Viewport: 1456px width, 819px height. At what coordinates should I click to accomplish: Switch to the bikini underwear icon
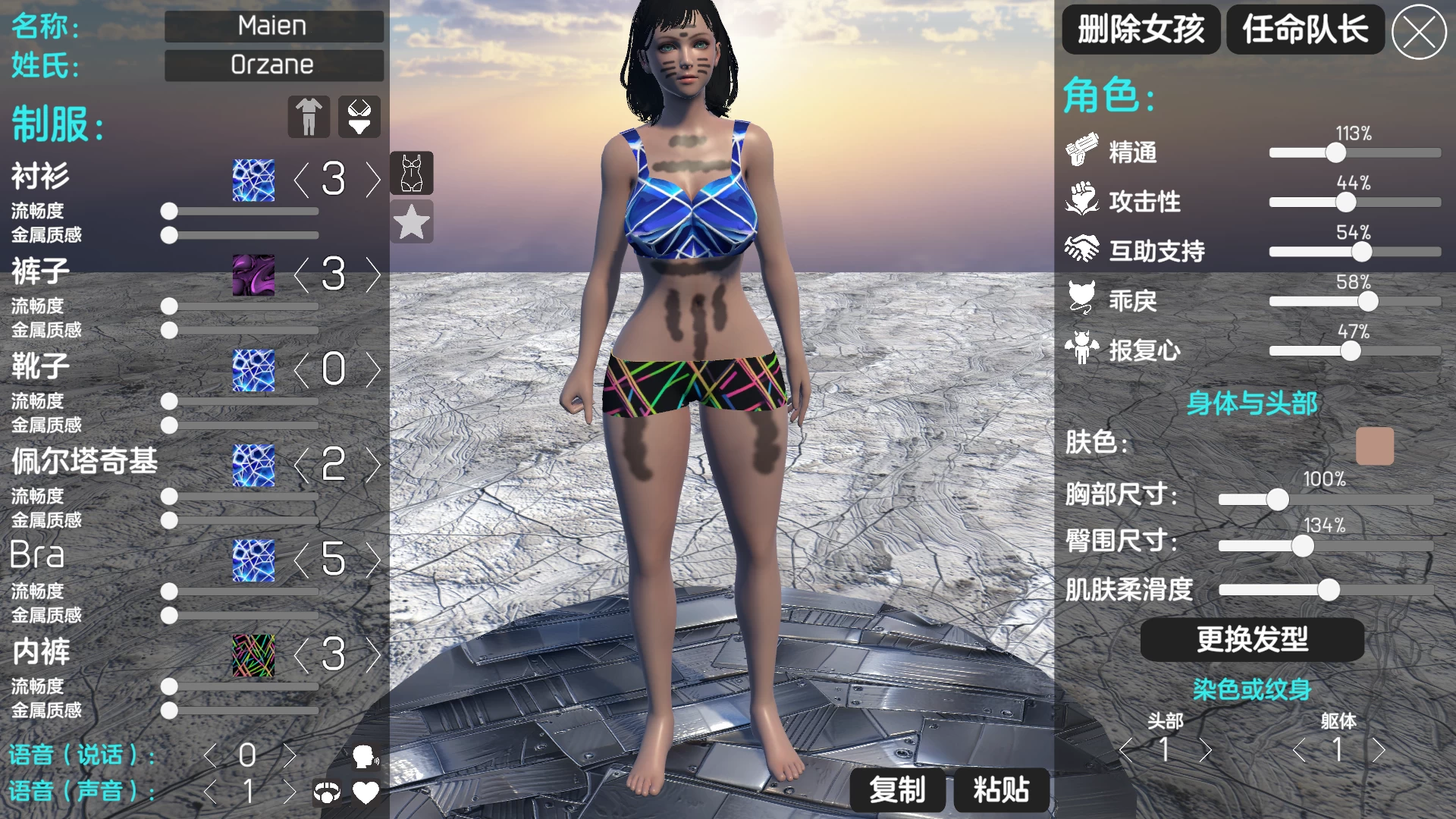coord(359,117)
